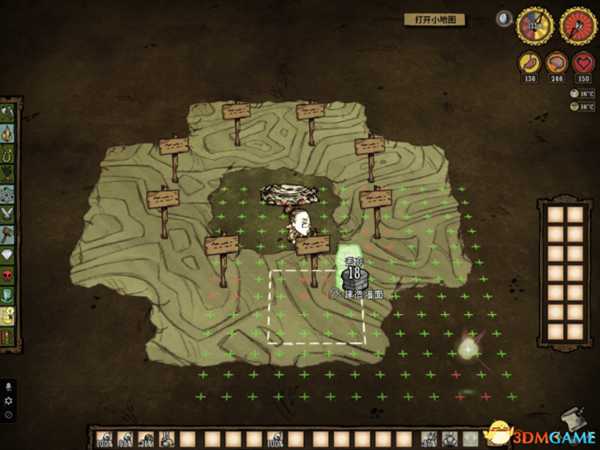Open the red skull Magic tab
600x450 pixels.
9,275
